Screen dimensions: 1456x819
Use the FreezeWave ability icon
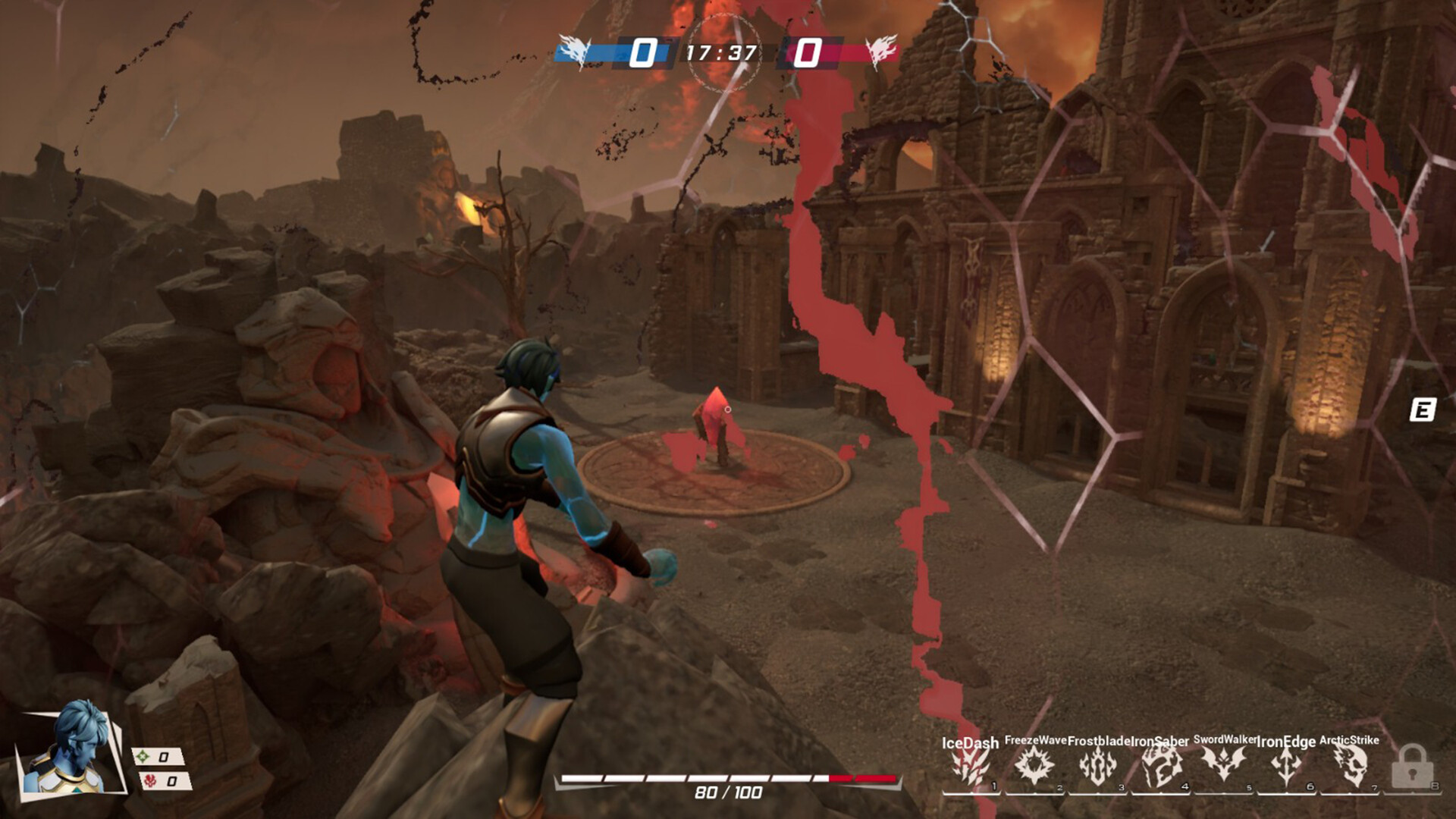pyautogui.click(x=1034, y=766)
